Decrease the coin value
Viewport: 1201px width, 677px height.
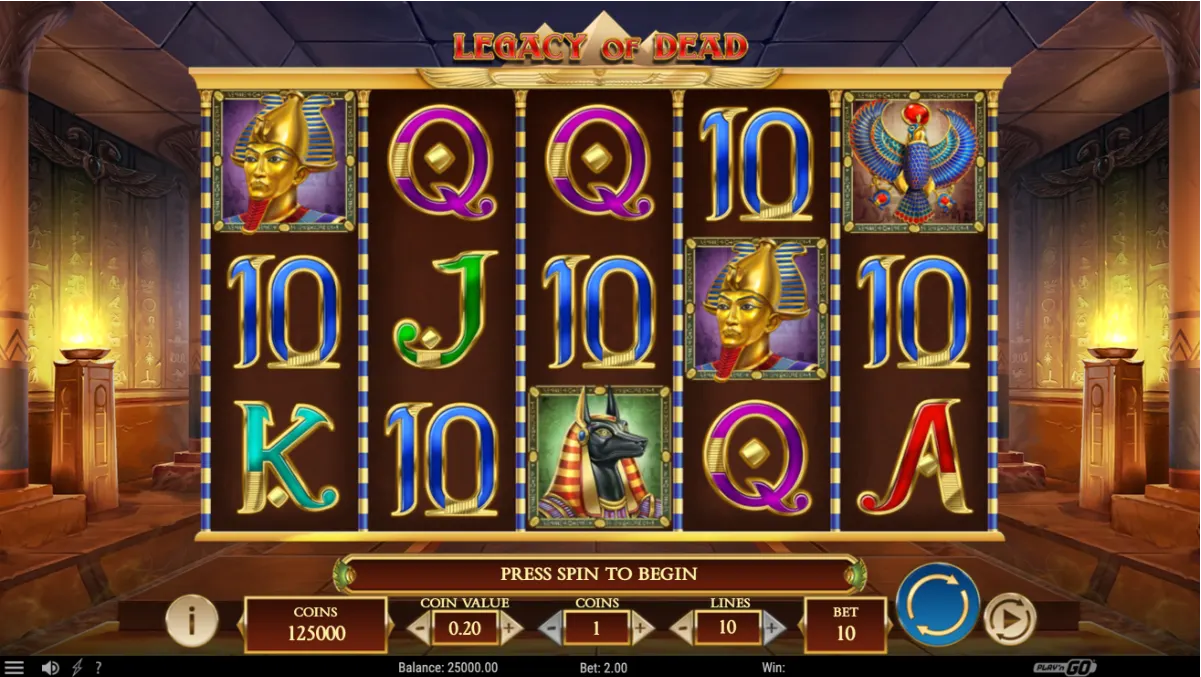419,628
